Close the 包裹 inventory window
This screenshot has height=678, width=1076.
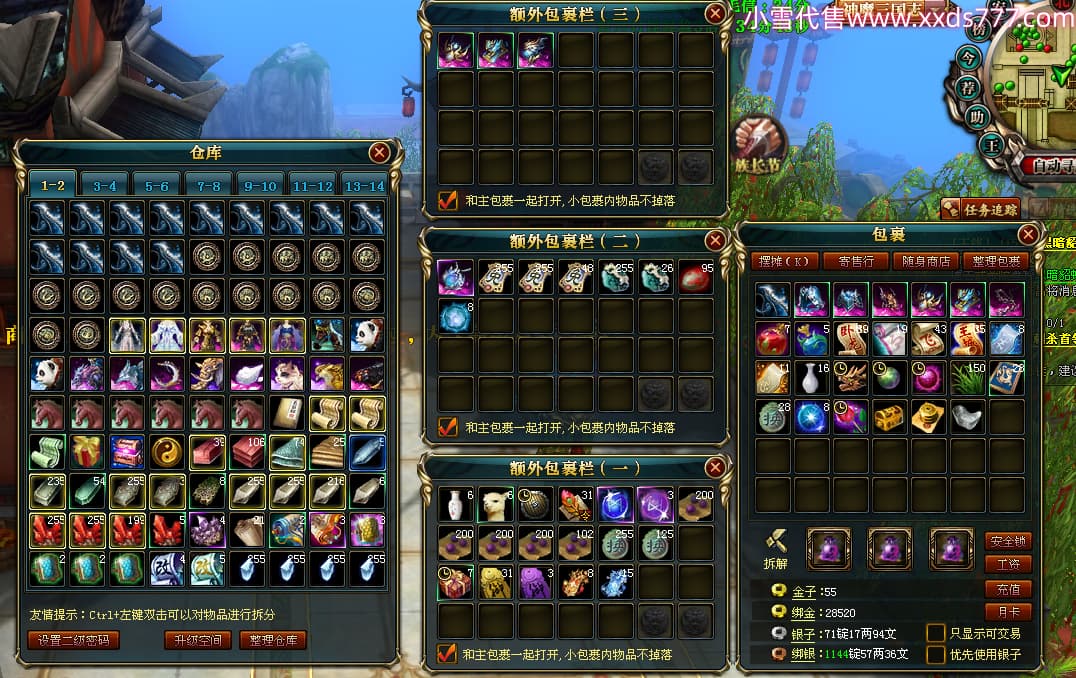[x=1028, y=234]
